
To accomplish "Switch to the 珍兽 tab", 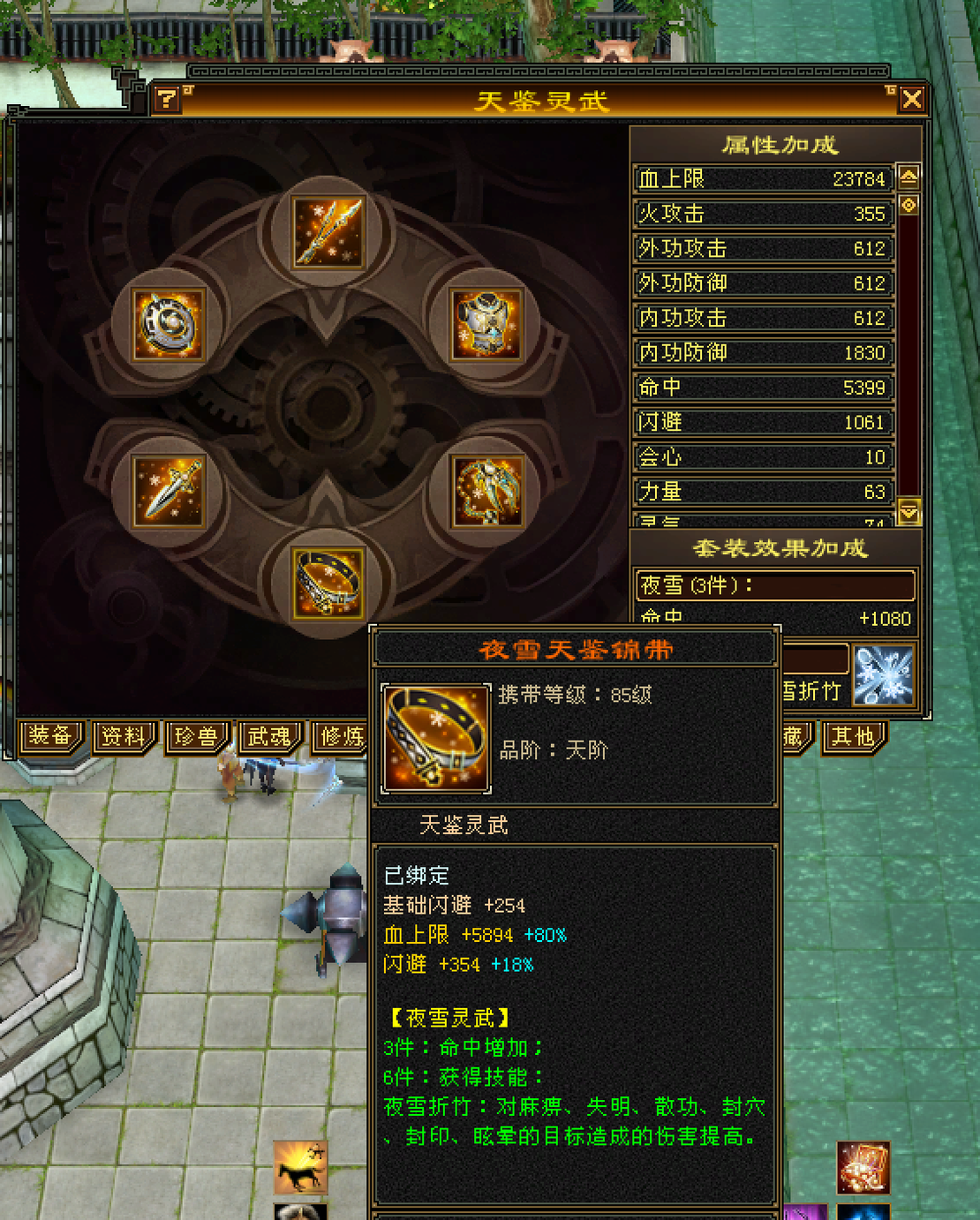I will [x=196, y=736].
